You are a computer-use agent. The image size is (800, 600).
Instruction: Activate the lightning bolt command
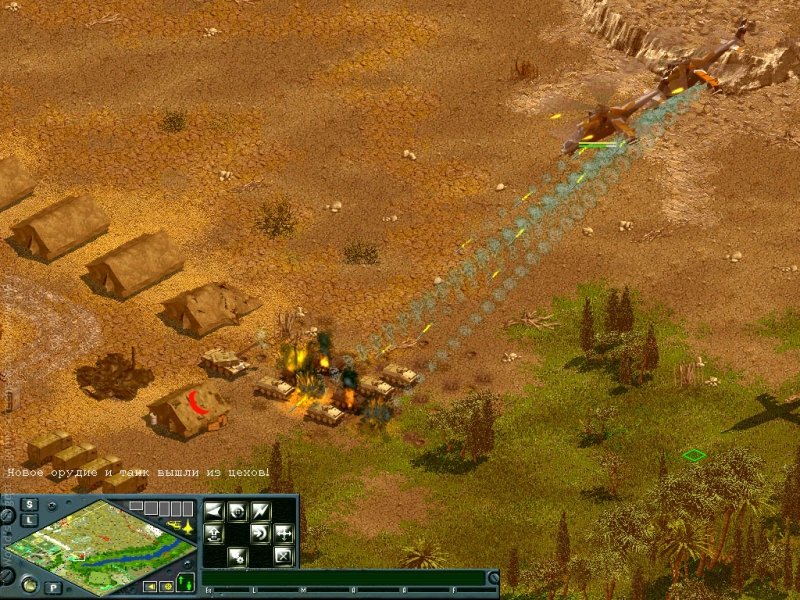point(261,511)
